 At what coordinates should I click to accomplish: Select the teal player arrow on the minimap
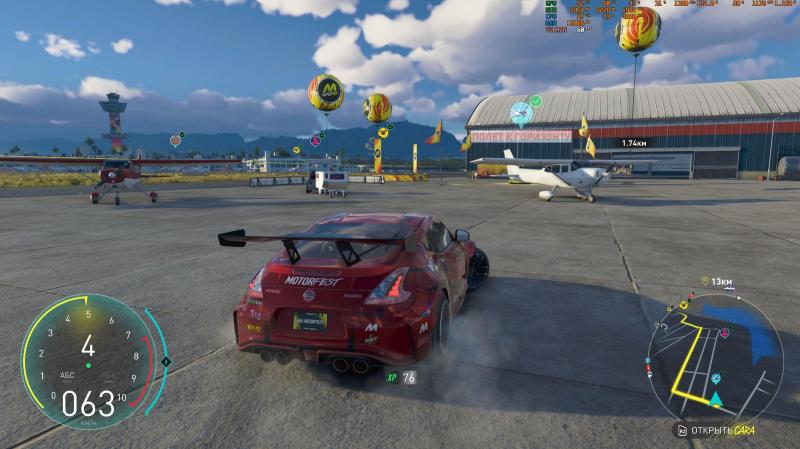(x=716, y=399)
